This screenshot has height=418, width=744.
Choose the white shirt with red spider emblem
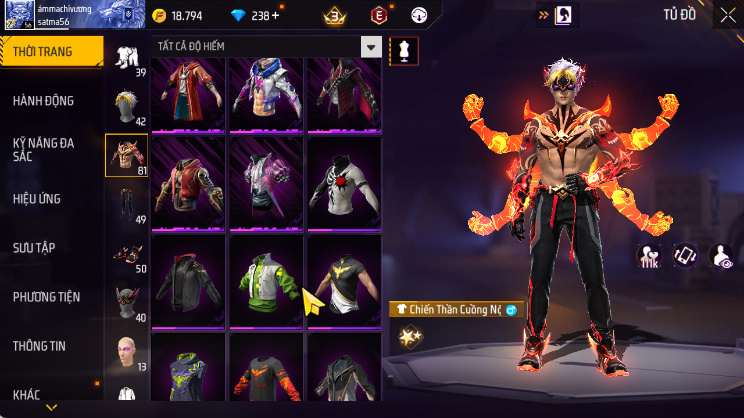(342, 183)
